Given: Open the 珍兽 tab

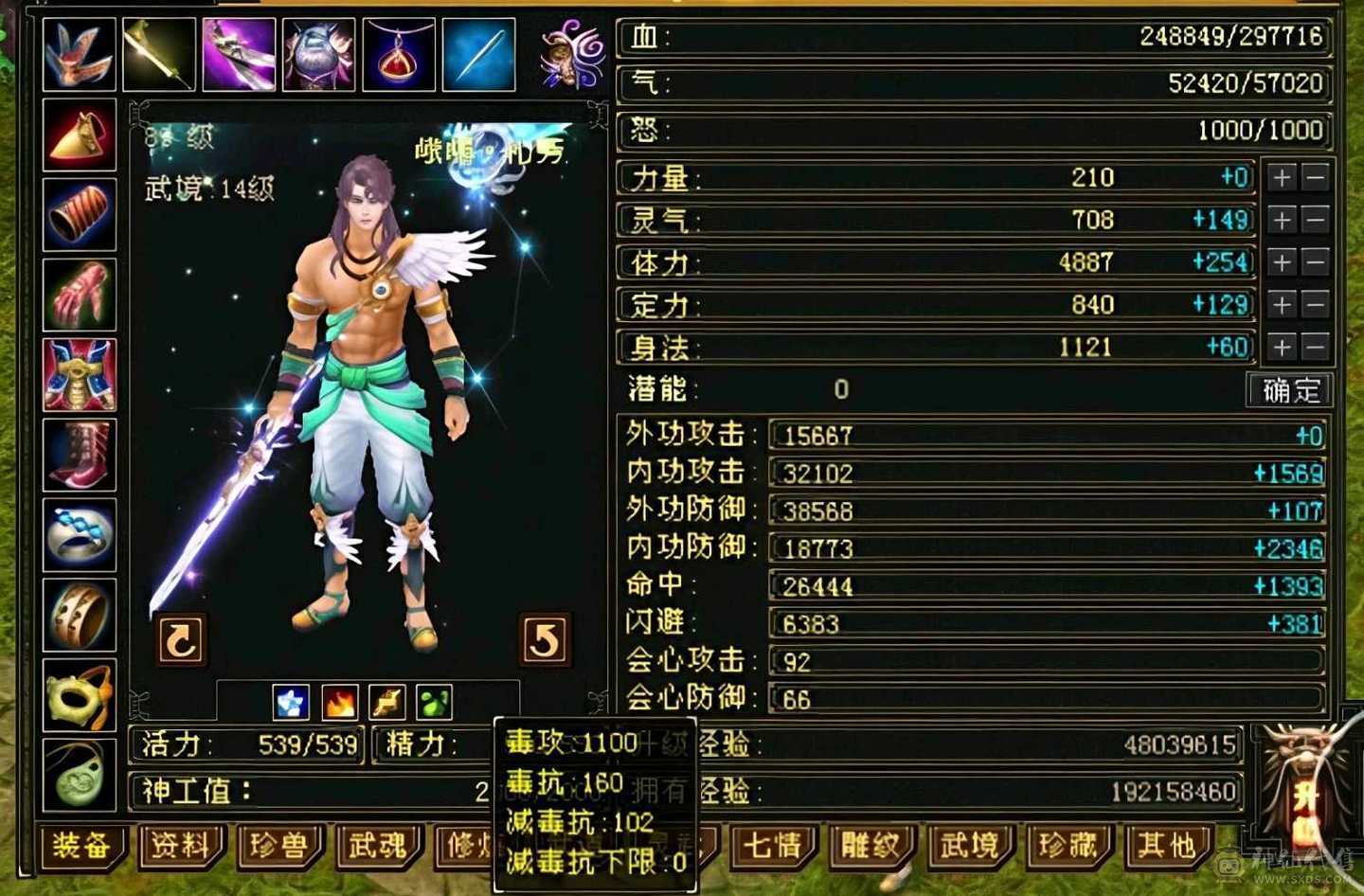Looking at the screenshot, I should tap(279, 848).
